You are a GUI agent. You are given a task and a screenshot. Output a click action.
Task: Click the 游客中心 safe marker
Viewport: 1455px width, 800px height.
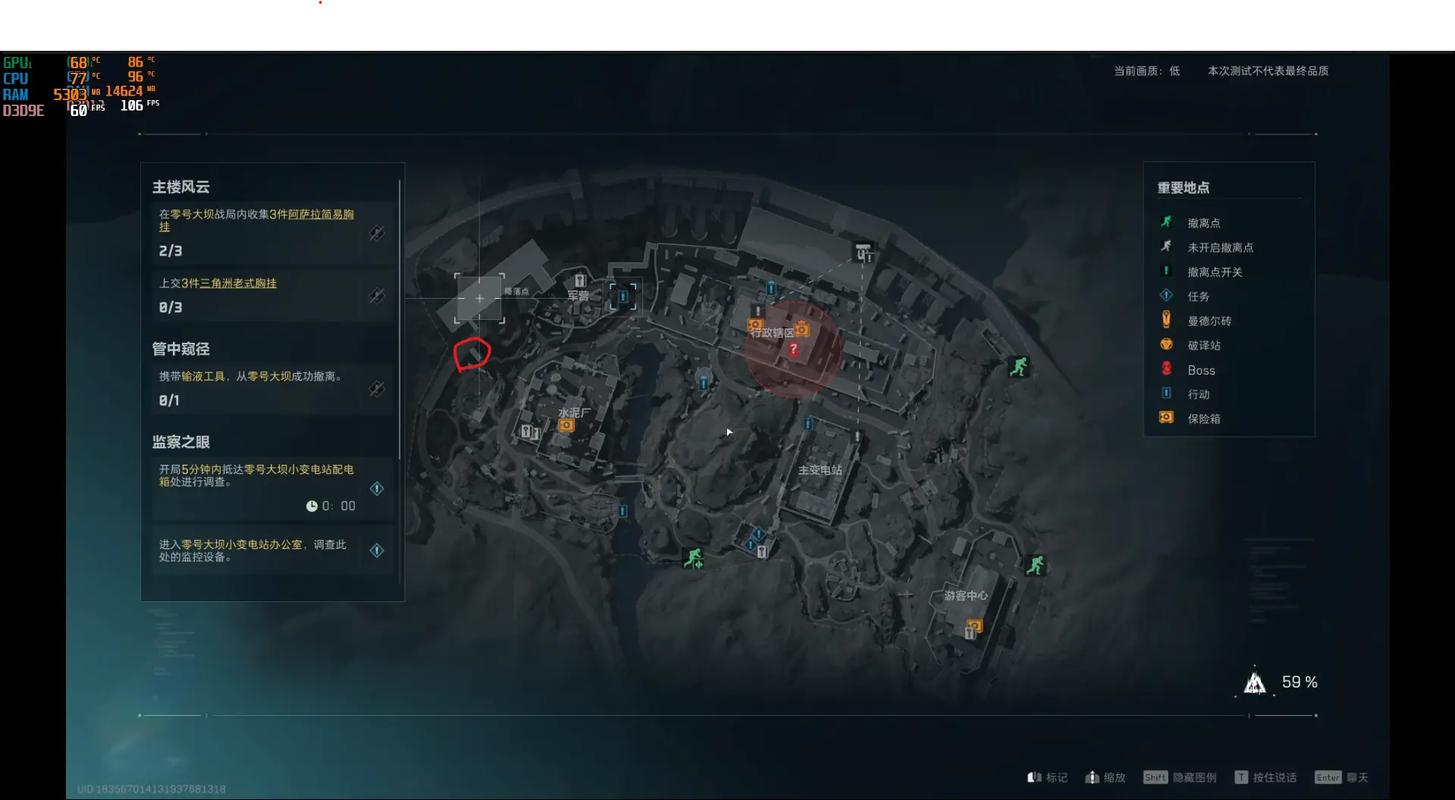[975, 626]
